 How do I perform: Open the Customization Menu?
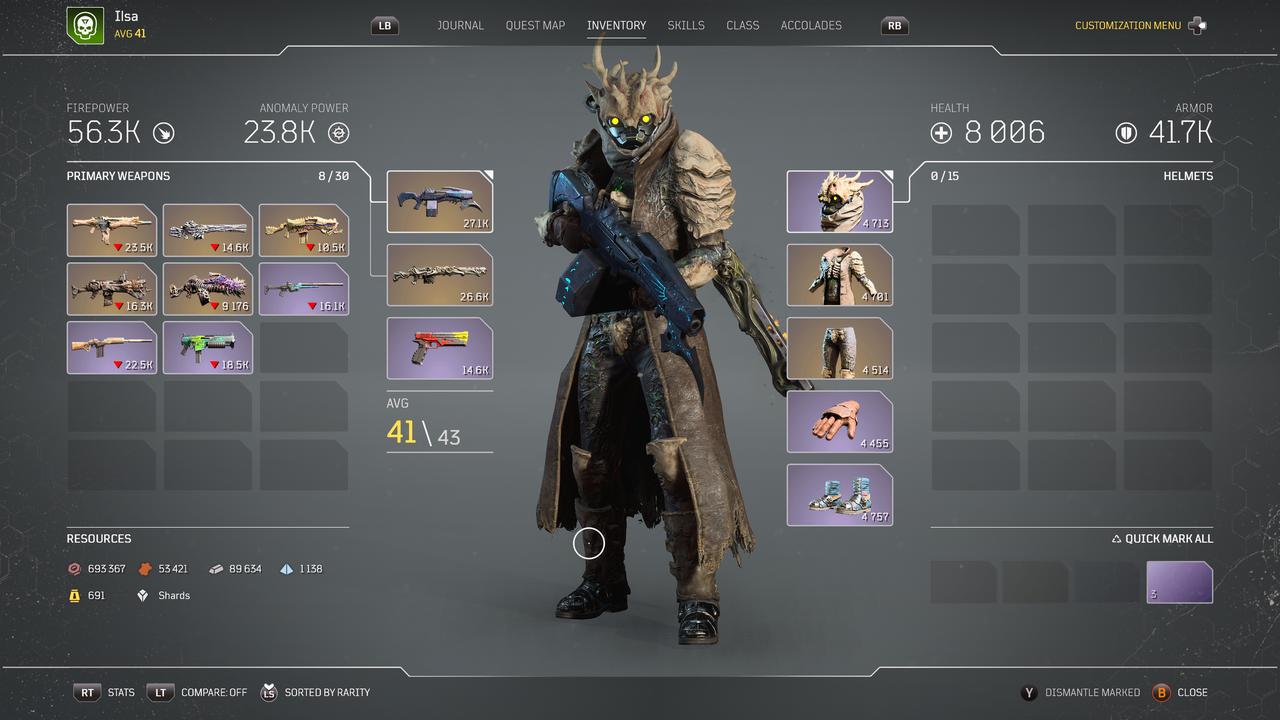(x=1128, y=26)
